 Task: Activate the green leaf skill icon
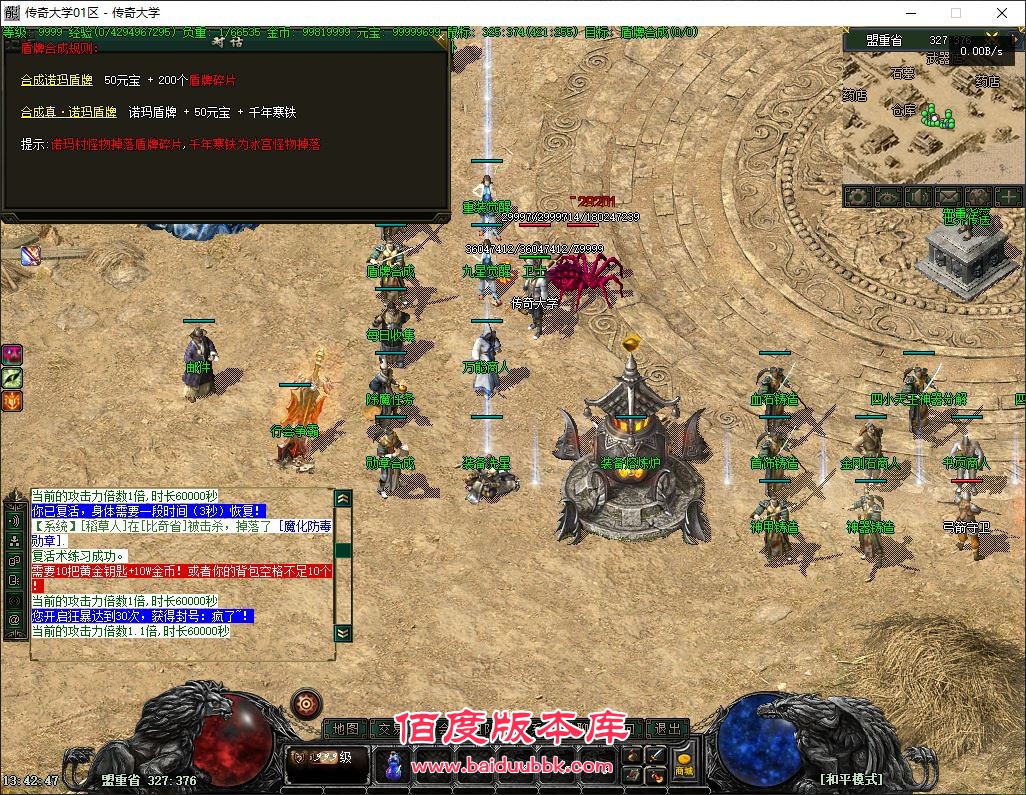pyautogui.click(x=12, y=378)
